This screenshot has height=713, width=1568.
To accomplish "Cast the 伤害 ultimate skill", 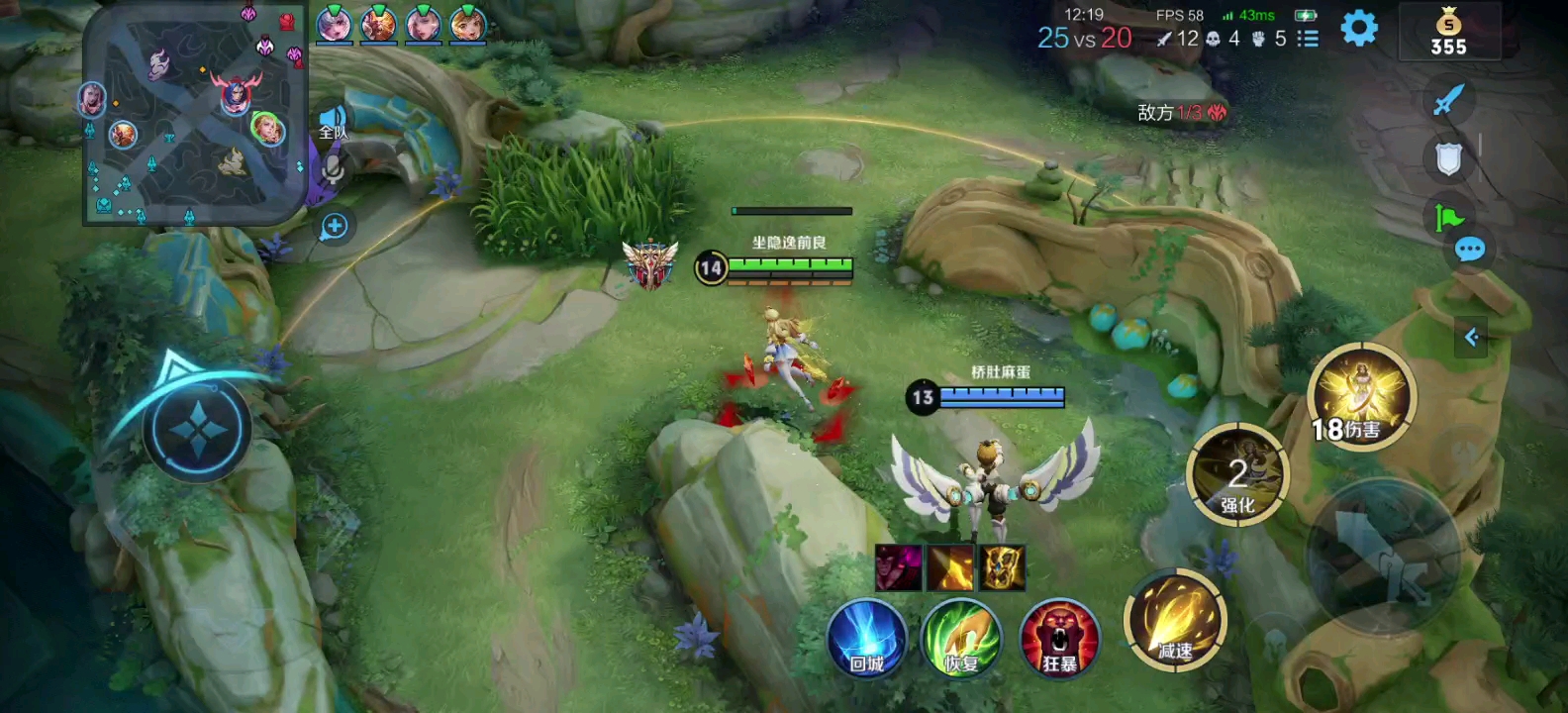I will 1361,396.
